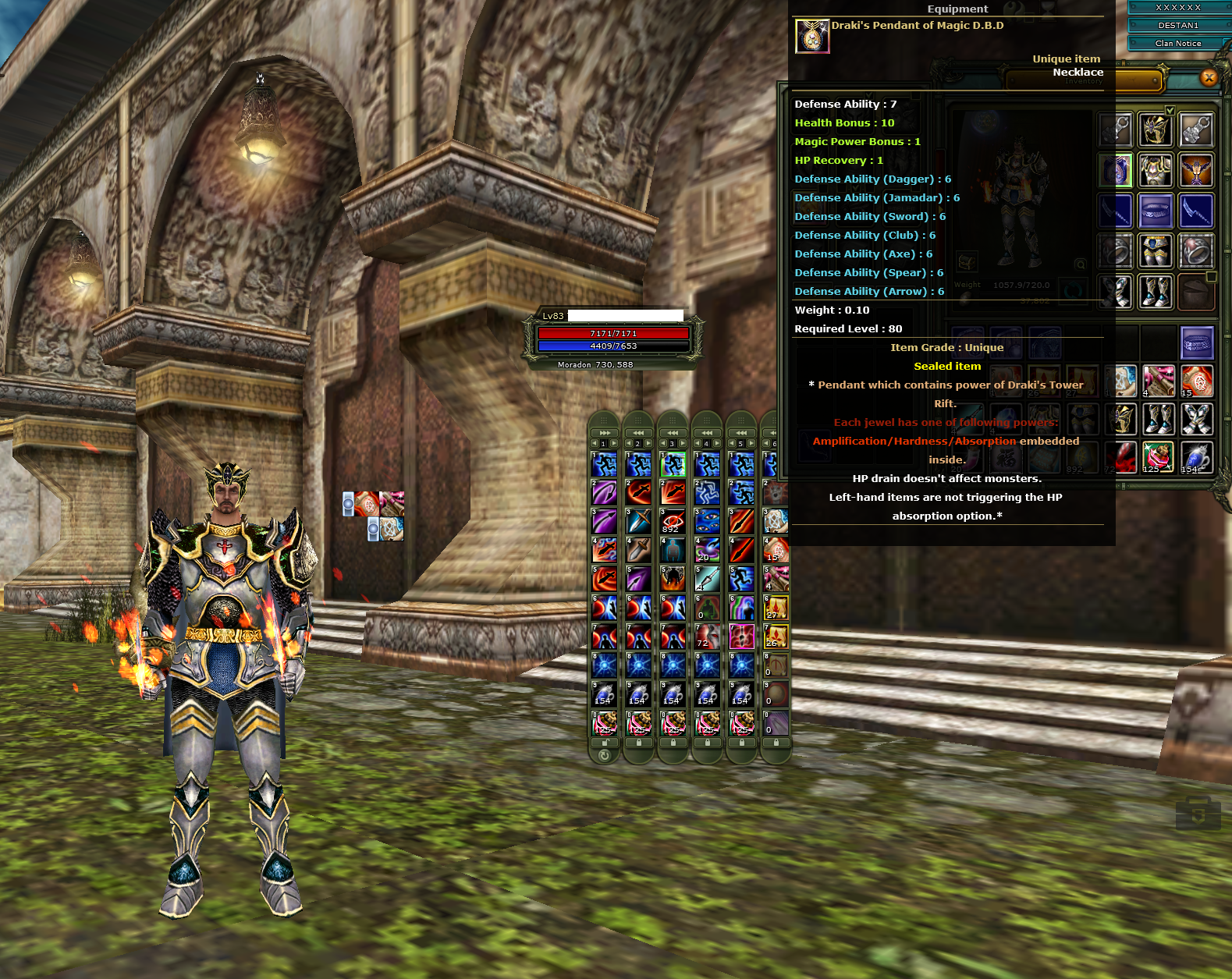Select the equipped chest armor slot
This screenshot has width=1232, height=979.
point(1155,170)
